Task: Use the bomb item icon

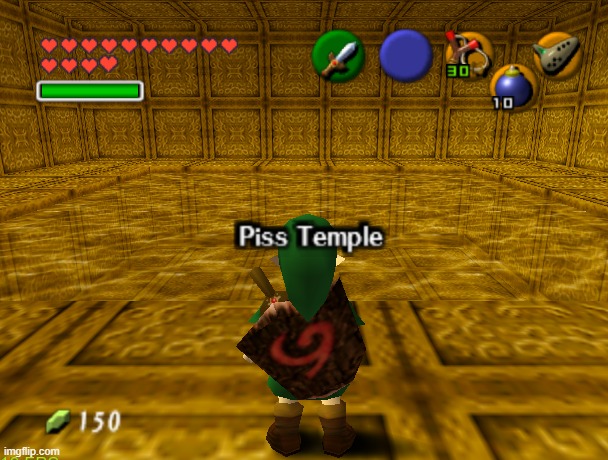Action: pyautogui.click(x=514, y=87)
